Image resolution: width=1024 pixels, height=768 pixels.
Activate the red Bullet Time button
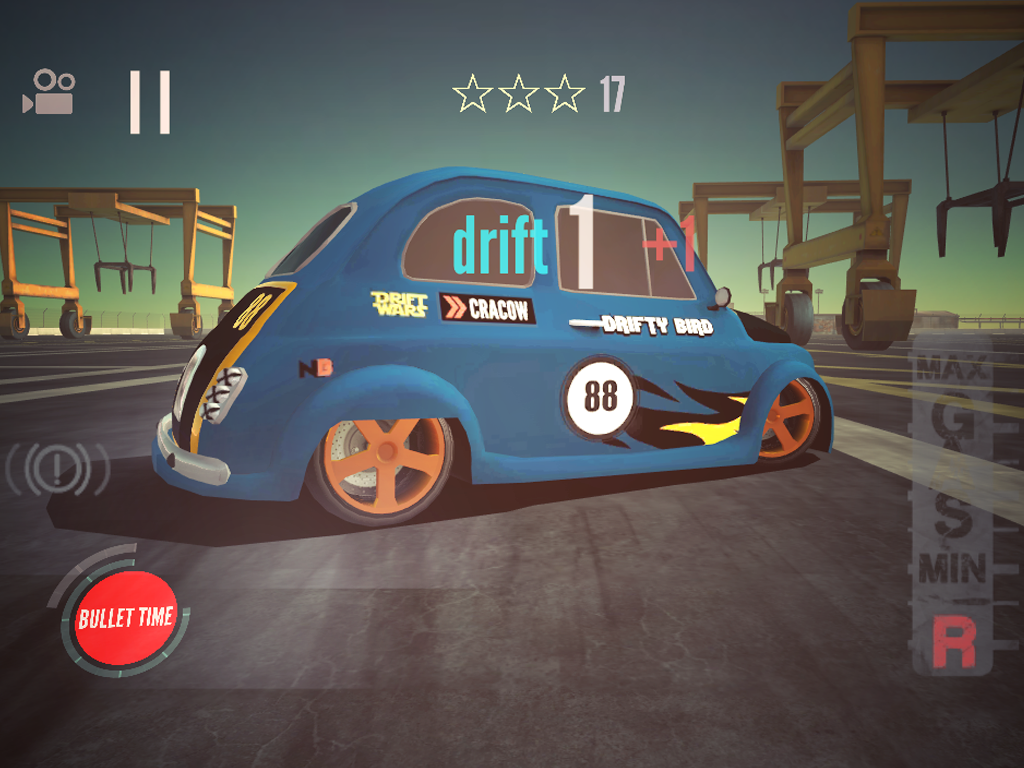coord(126,617)
